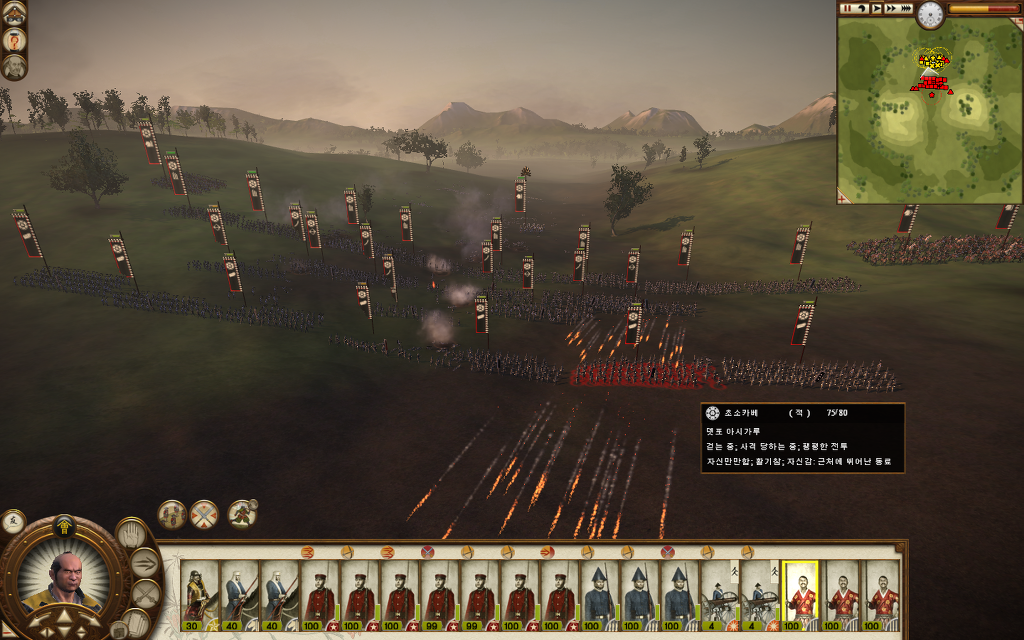Expand minimap using its bottom-left corner button
Image resolution: width=1024 pixels, height=640 pixels.
coord(842,199)
